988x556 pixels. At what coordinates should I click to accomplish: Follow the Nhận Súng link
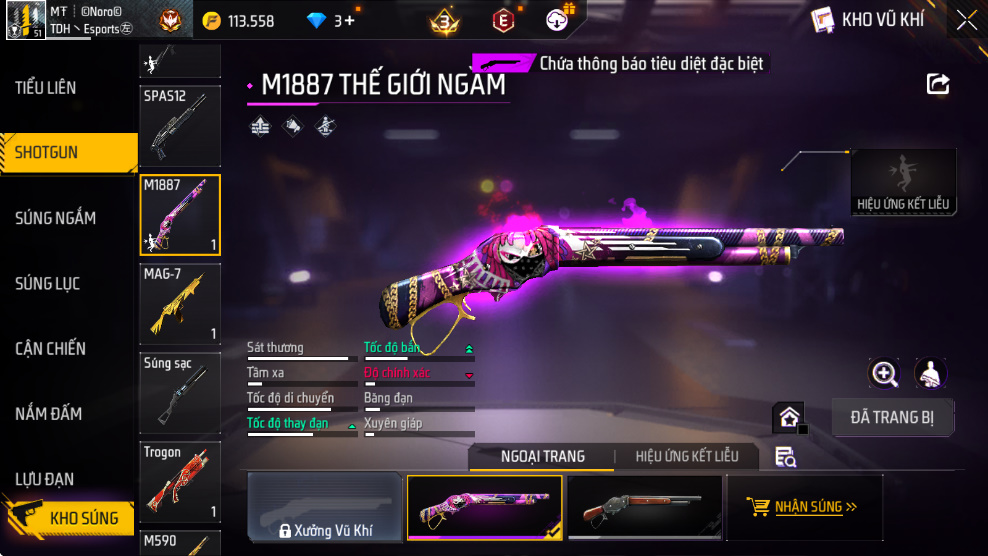[805, 507]
